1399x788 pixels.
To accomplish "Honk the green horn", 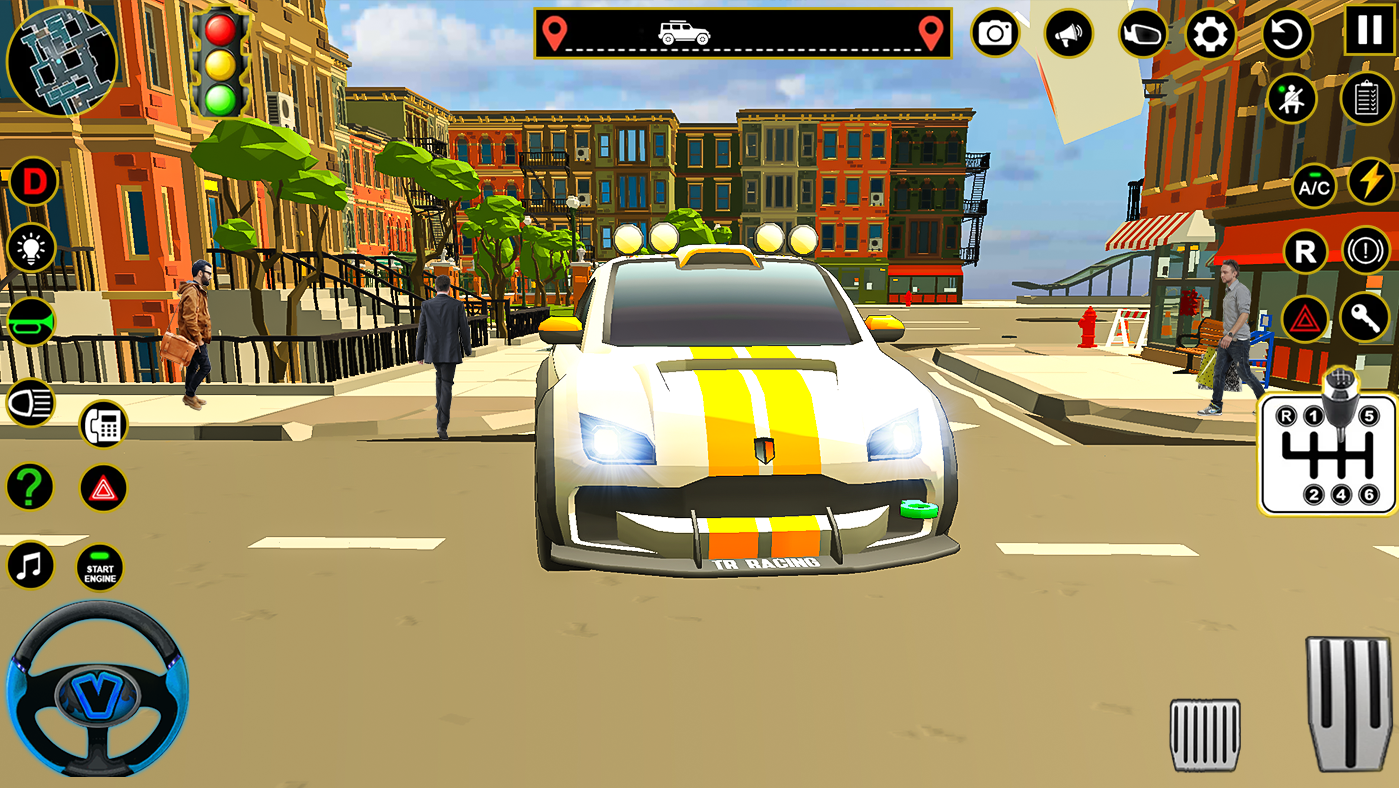I will (30, 322).
